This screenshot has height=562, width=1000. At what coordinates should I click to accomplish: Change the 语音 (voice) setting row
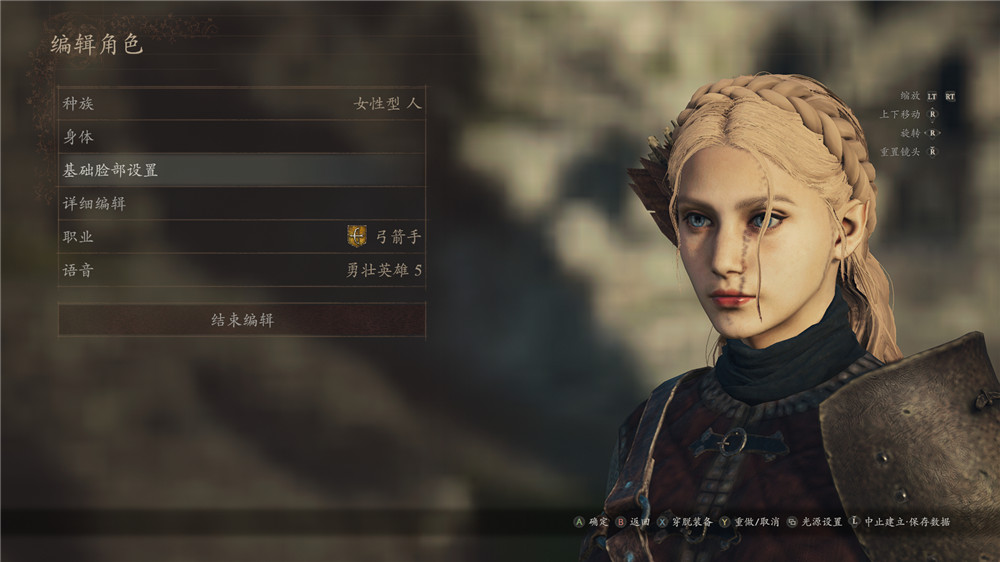click(x=241, y=270)
